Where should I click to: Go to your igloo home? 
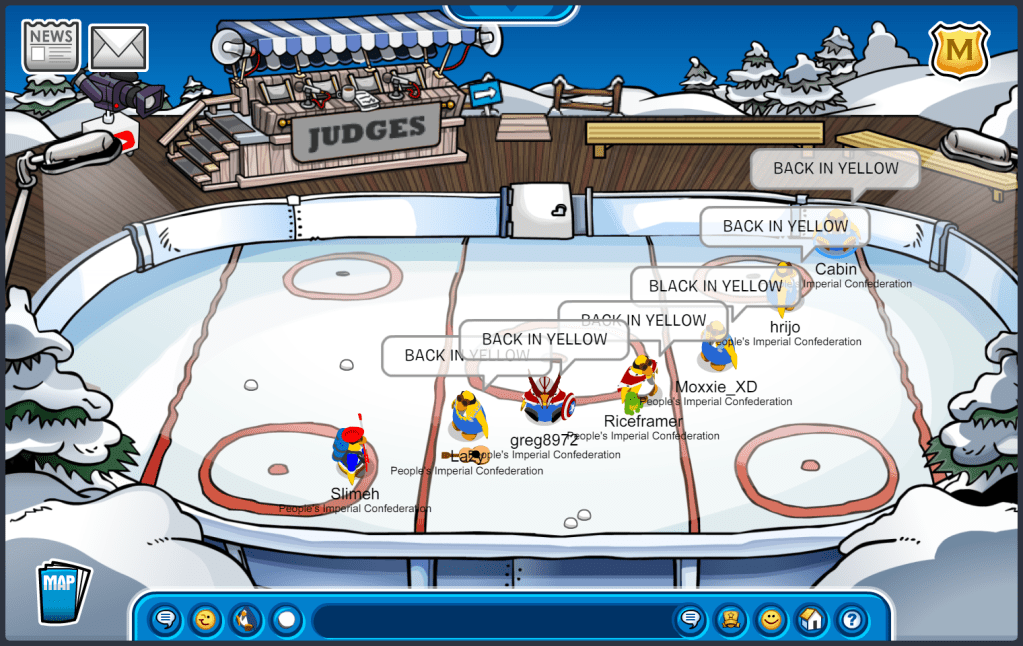click(811, 620)
